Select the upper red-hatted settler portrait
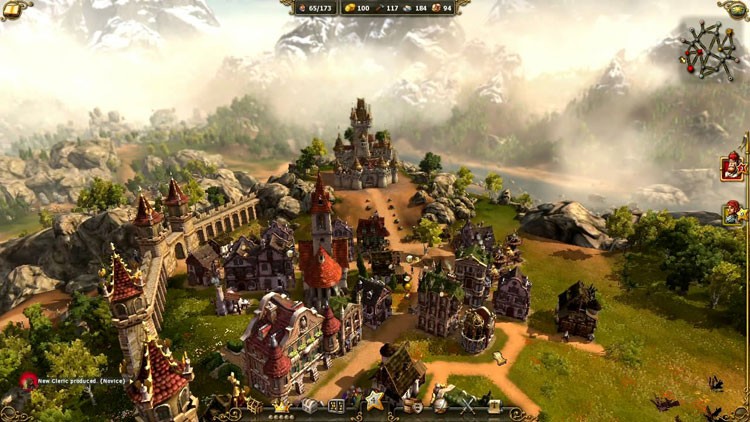The image size is (750, 422). click(733, 166)
